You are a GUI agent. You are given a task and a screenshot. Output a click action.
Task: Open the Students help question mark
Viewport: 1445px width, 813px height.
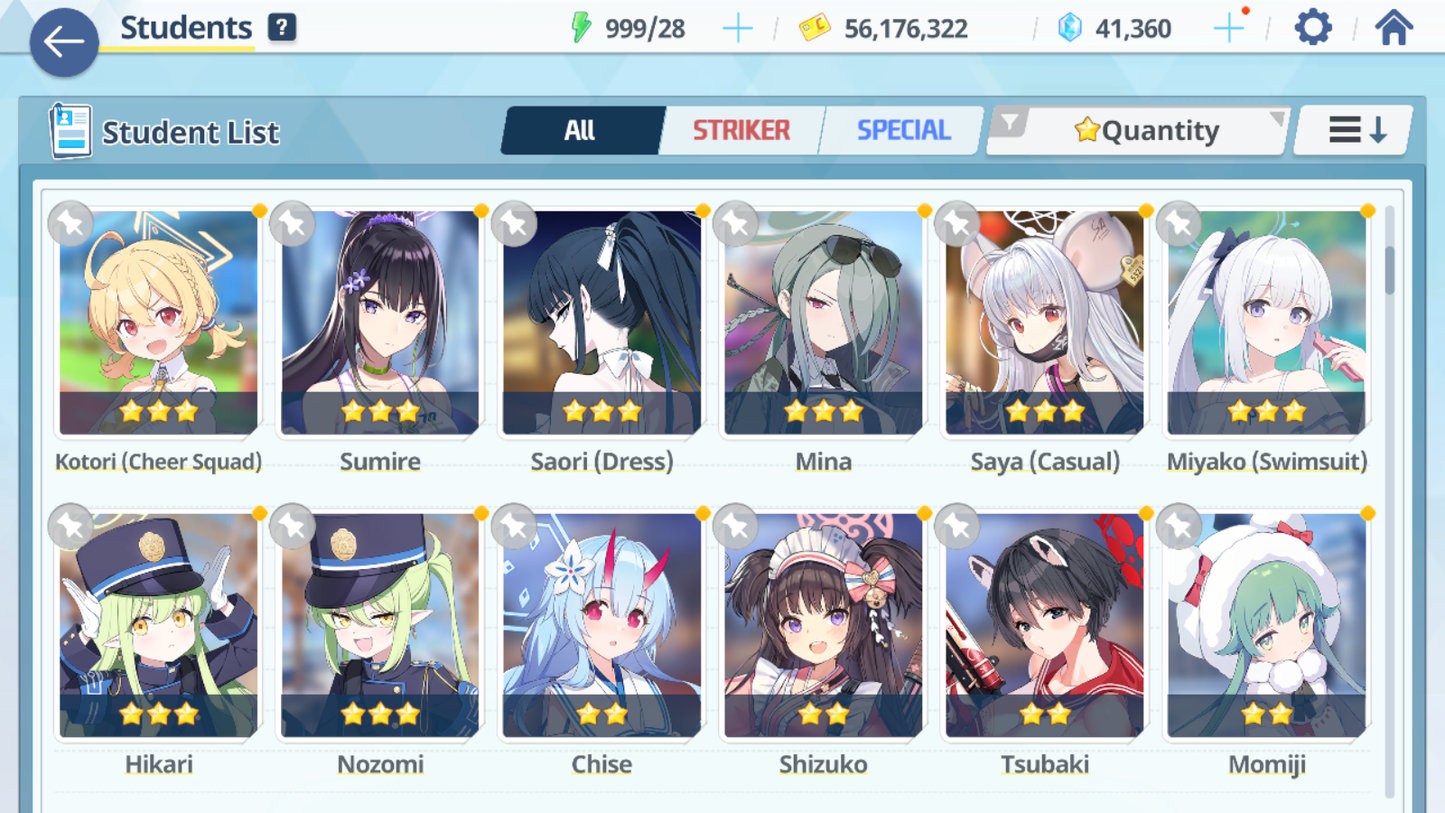pos(282,28)
